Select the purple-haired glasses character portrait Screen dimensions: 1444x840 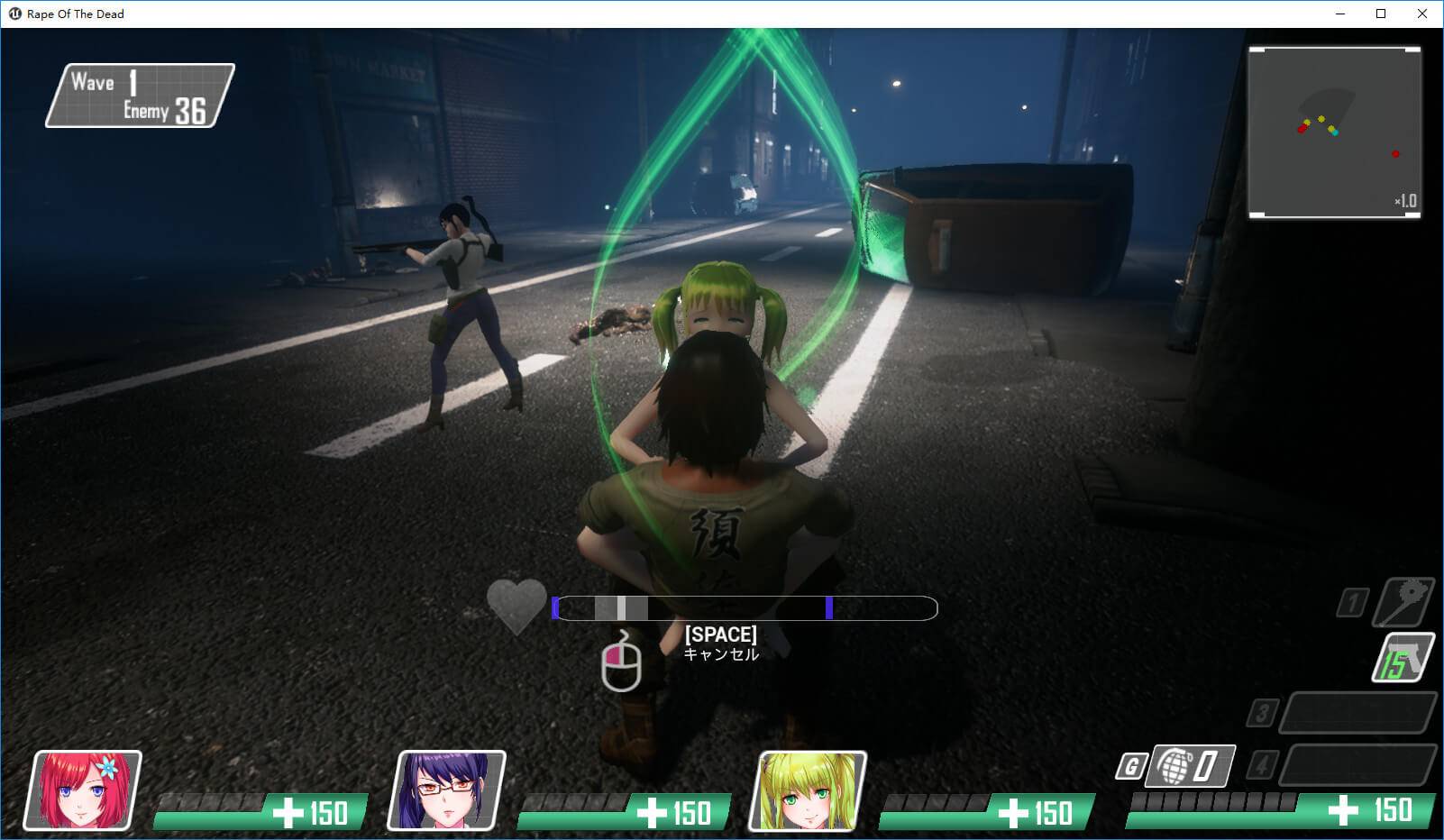pyautogui.click(x=446, y=790)
